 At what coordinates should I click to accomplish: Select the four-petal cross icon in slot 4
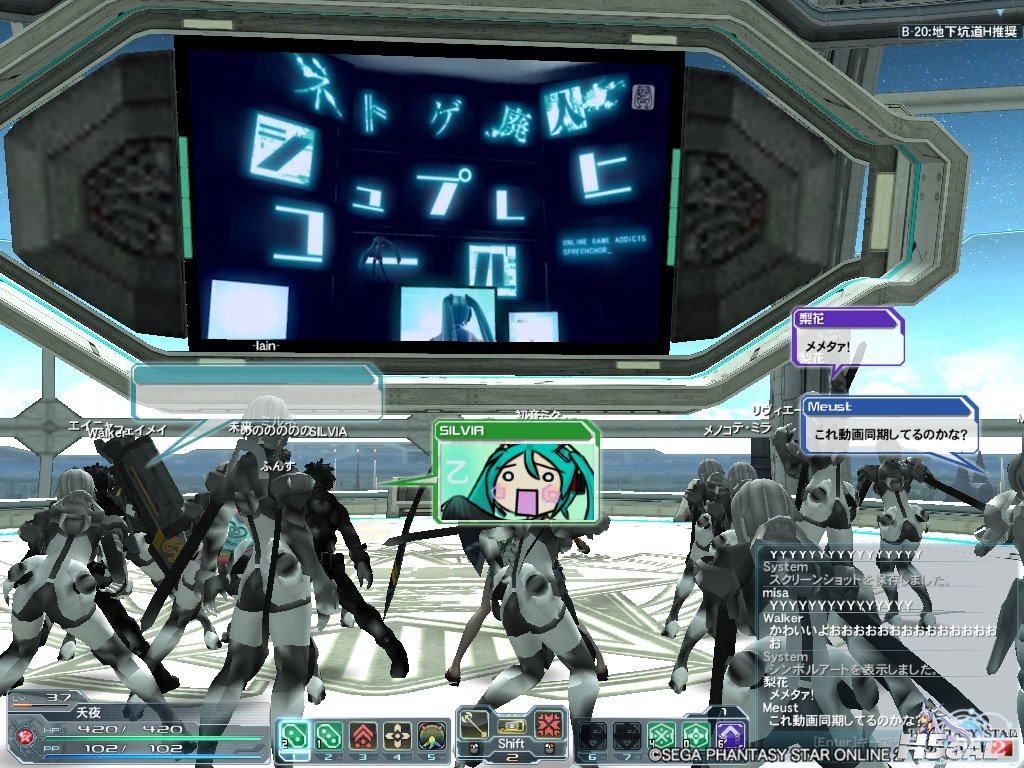click(x=397, y=735)
